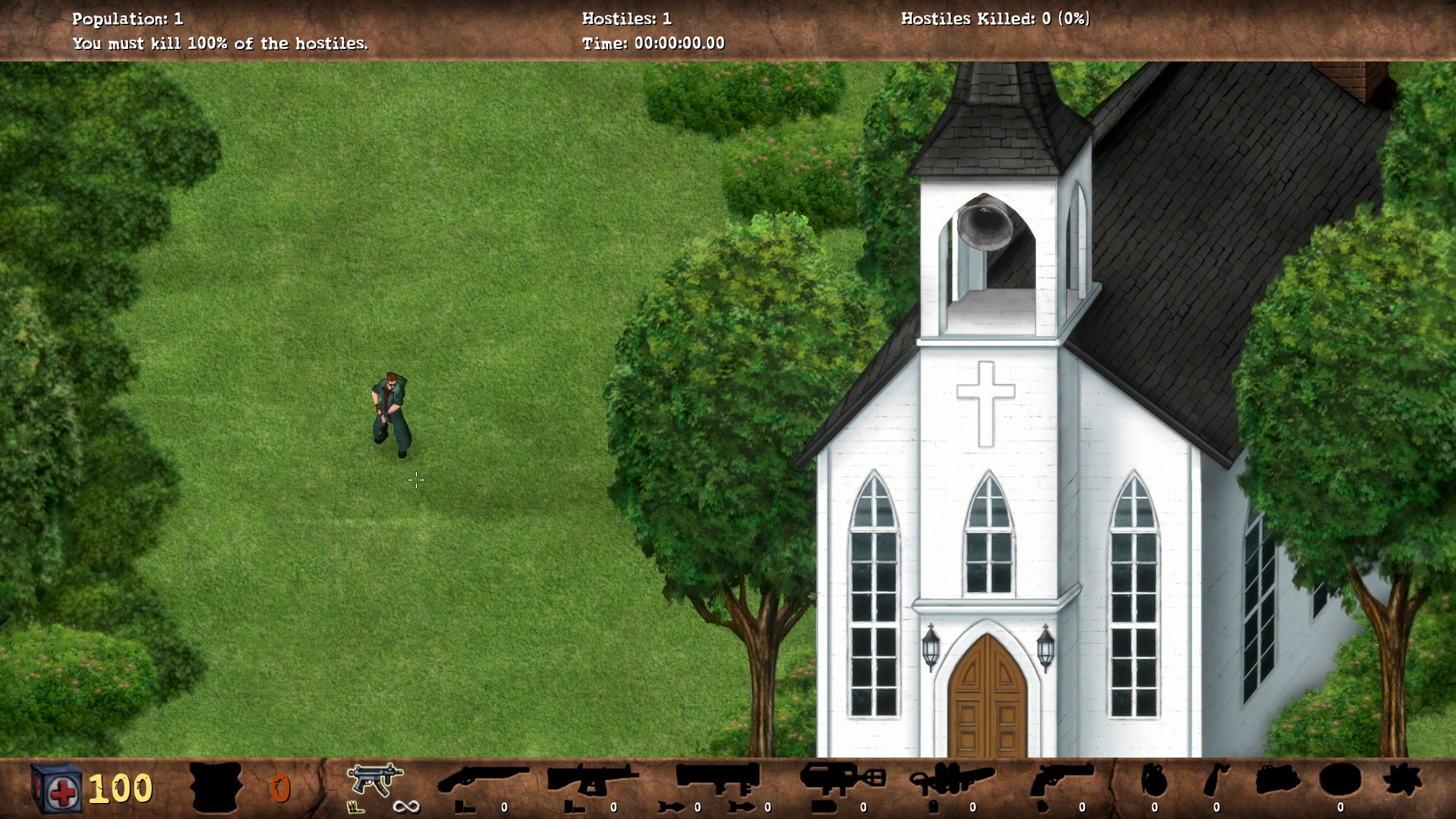Viewport: 1456px width, 819px height.
Task: Select the submachine gun weapon icon
Action: pyautogui.click(x=375, y=780)
